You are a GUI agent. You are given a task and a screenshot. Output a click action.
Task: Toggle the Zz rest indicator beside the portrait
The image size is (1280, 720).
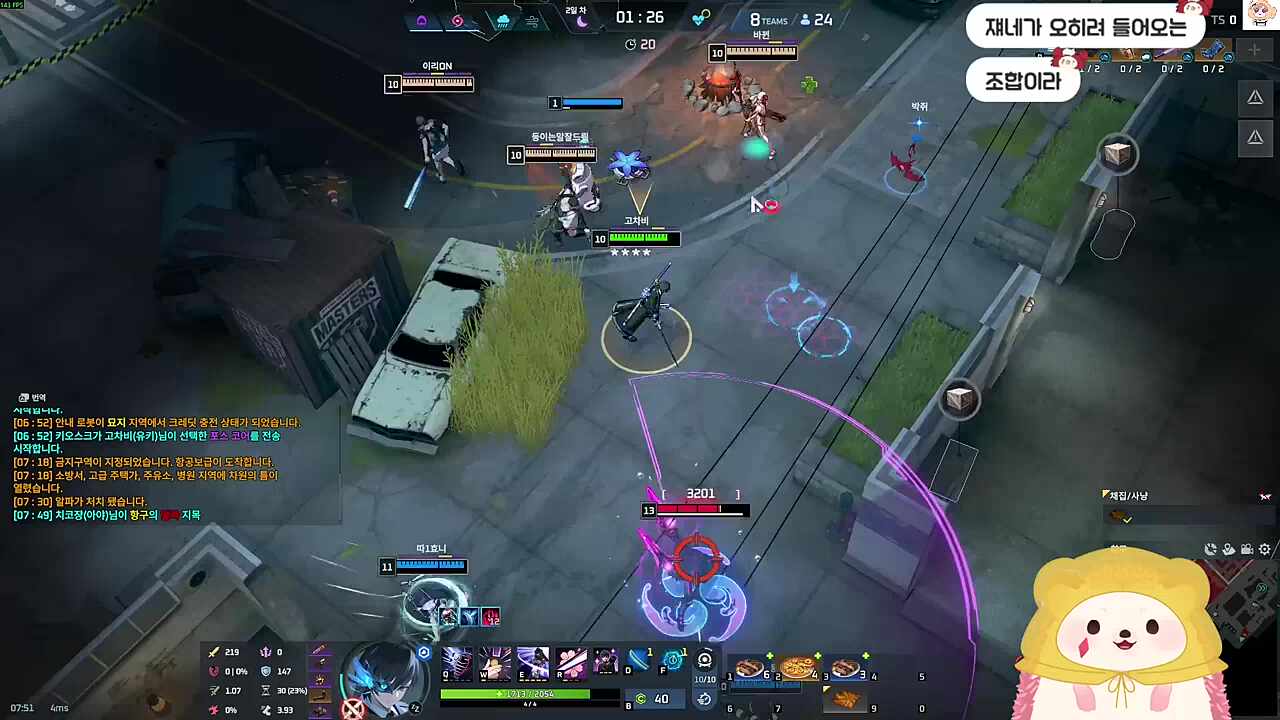[x=415, y=707]
